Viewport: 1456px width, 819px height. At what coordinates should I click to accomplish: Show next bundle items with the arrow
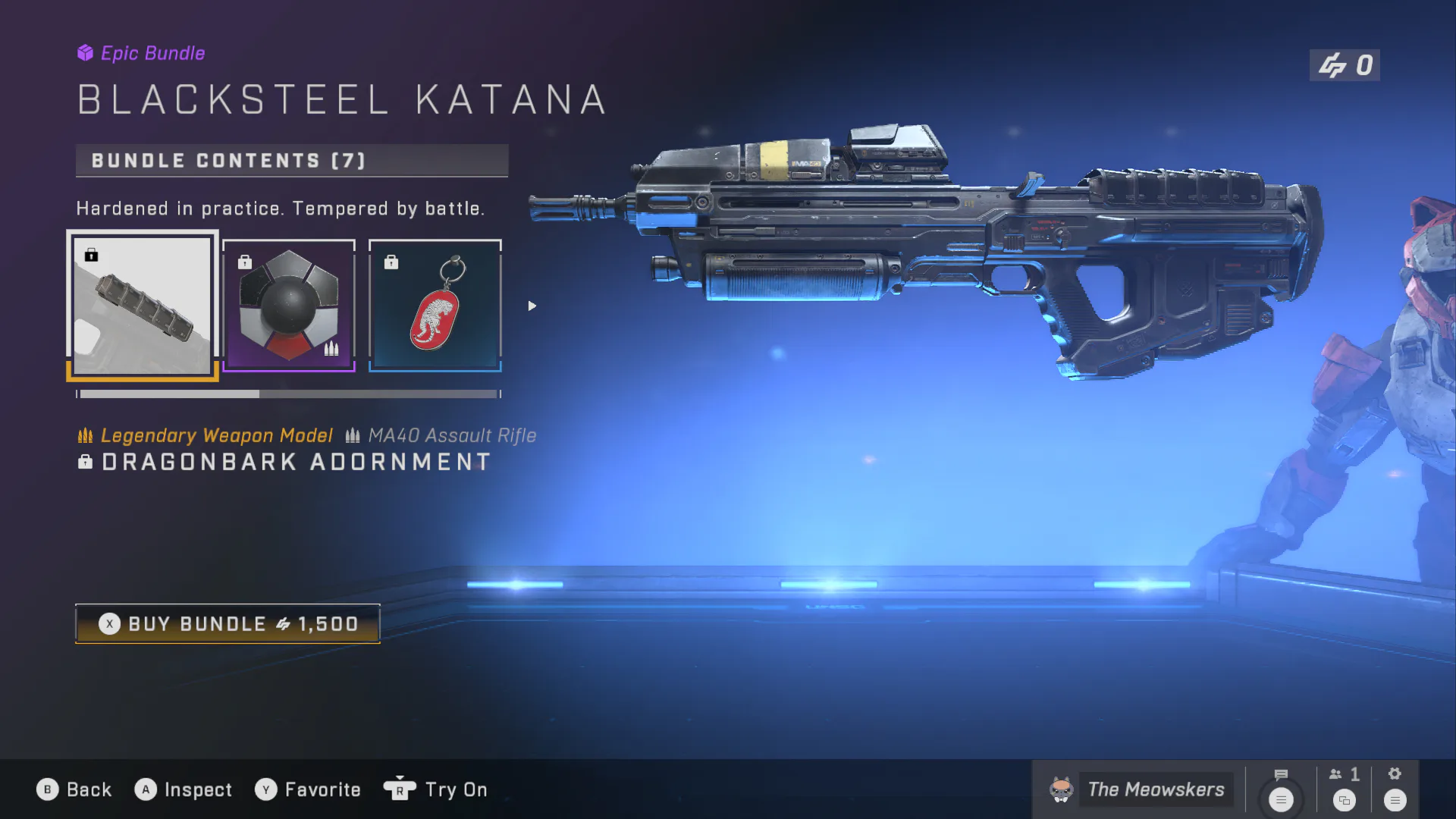point(532,306)
